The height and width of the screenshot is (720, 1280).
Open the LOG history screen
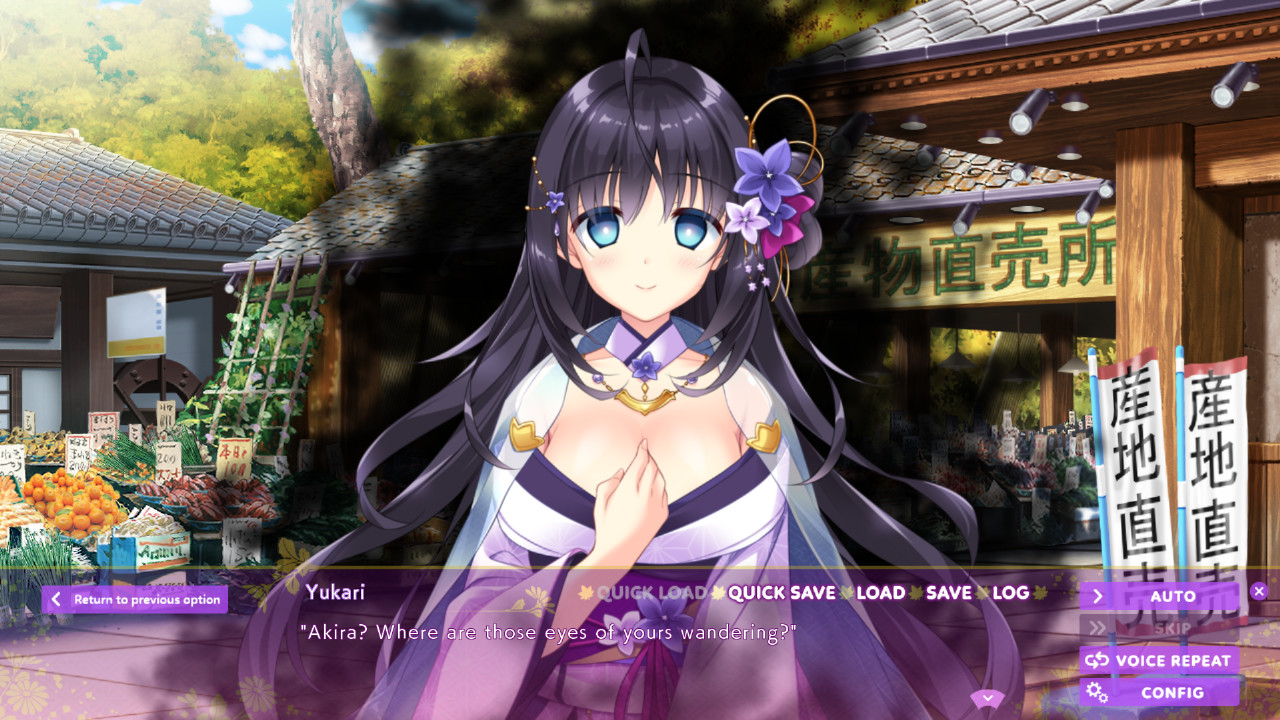coord(1013,593)
